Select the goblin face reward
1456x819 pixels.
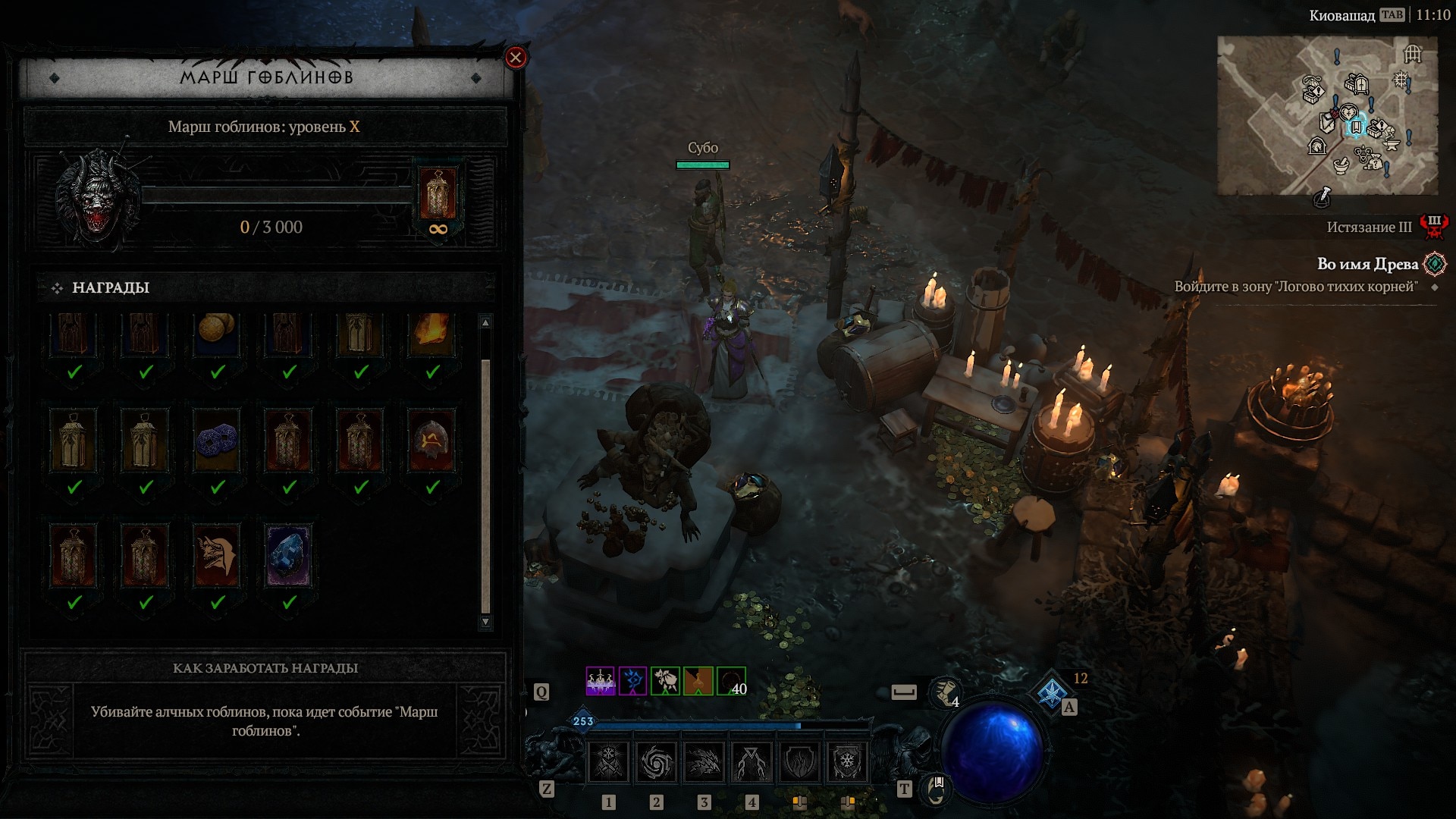point(217,556)
